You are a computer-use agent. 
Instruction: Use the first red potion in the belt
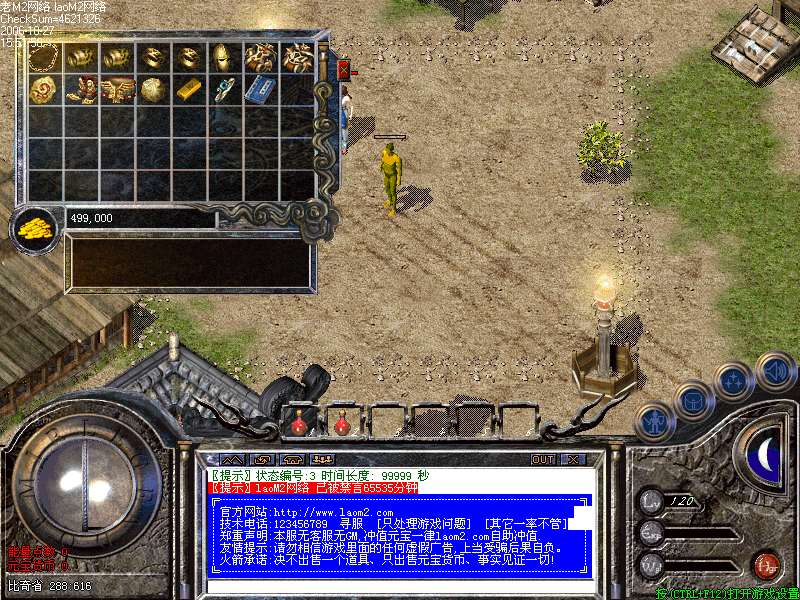298,424
